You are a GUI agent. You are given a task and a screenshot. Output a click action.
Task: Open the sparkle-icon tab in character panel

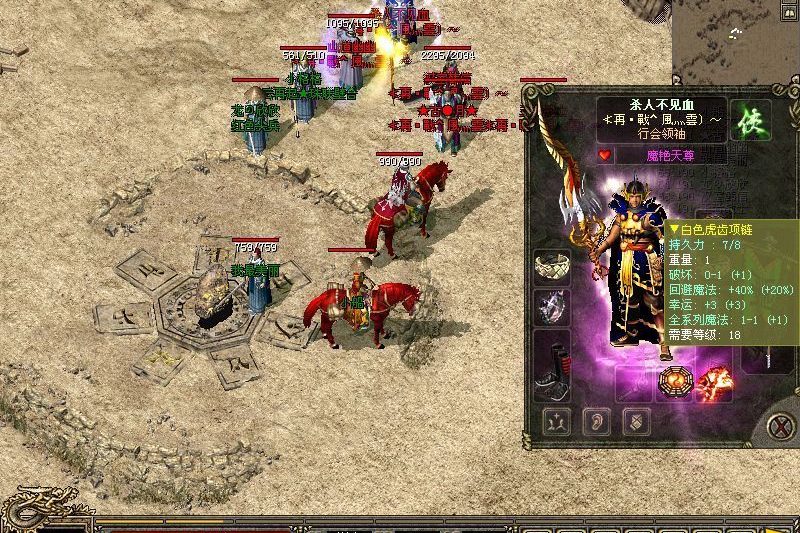[x=556, y=421]
